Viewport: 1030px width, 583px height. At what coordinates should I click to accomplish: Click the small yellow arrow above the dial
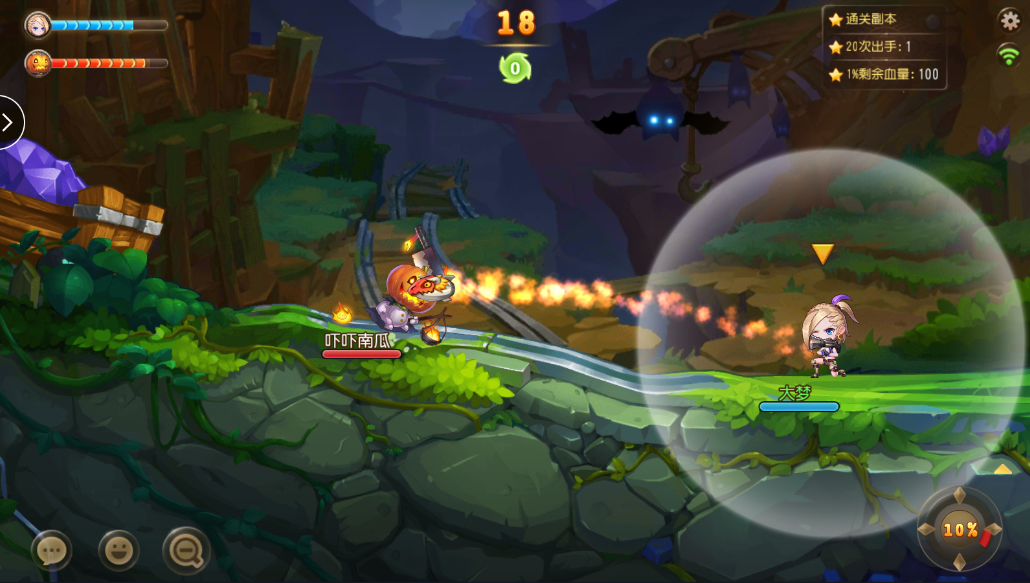(x=1003, y=468)
